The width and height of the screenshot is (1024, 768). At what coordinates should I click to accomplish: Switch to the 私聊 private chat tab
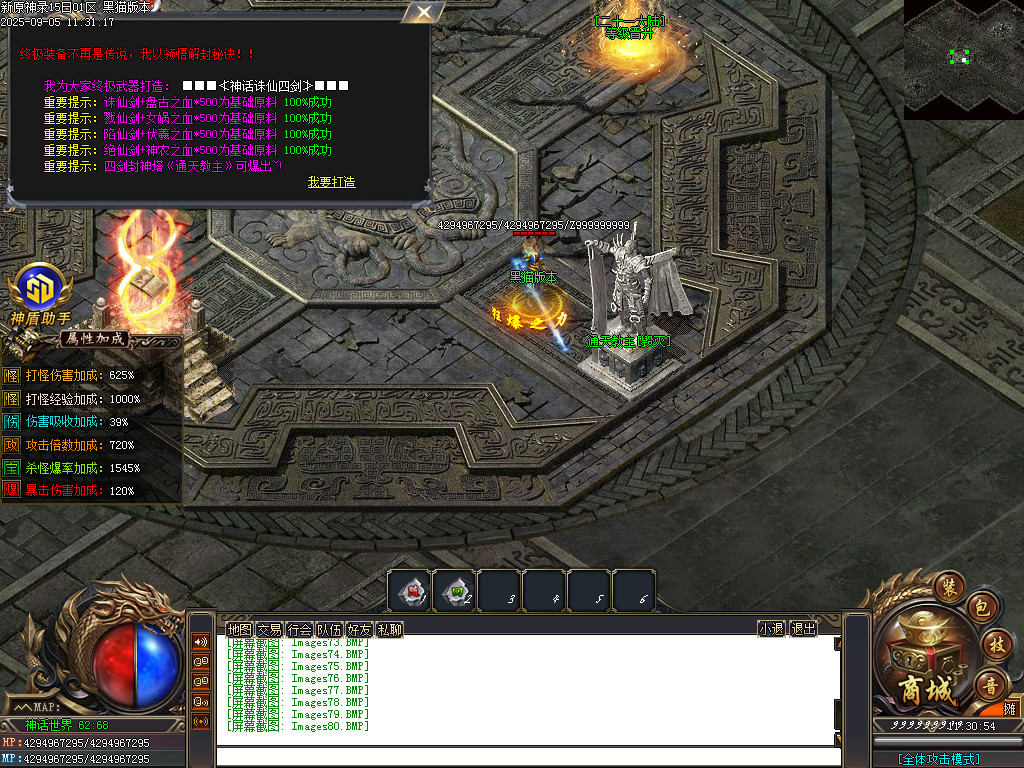[x=390, y=629]
